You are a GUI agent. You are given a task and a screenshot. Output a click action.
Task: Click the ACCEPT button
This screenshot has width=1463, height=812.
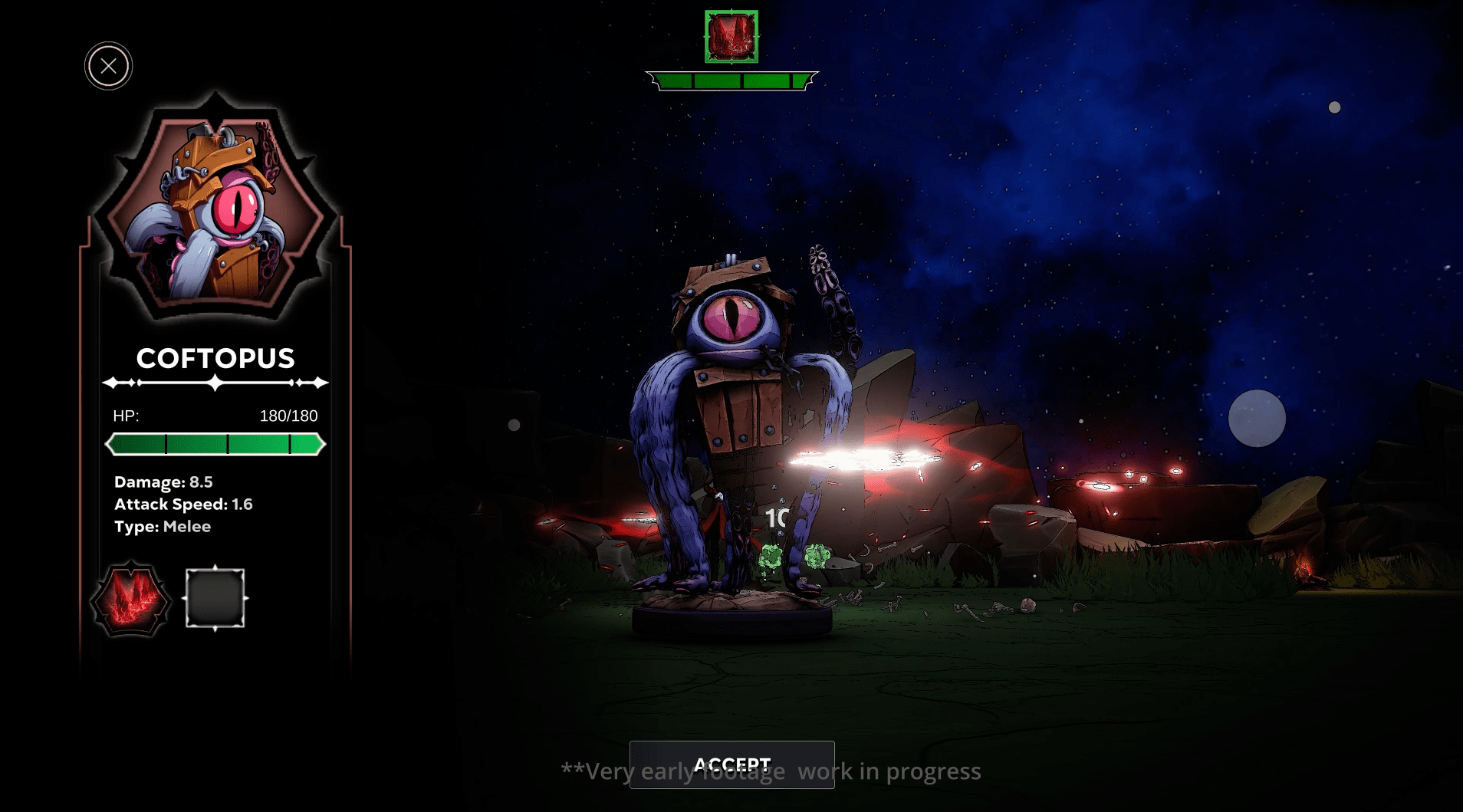tap(731, 764)
